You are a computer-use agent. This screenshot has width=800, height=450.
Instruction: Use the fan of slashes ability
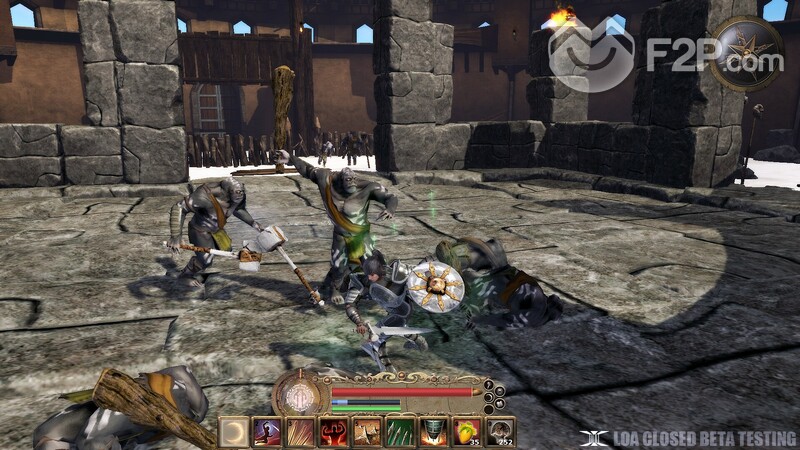(300, 432)
